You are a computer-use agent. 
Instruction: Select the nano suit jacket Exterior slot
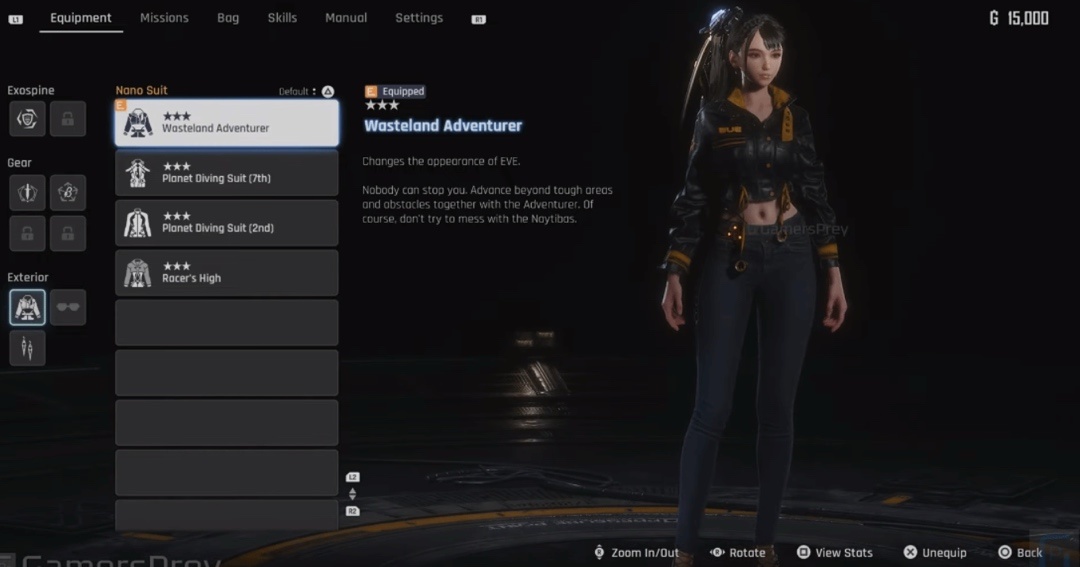[x=28, y=307]
